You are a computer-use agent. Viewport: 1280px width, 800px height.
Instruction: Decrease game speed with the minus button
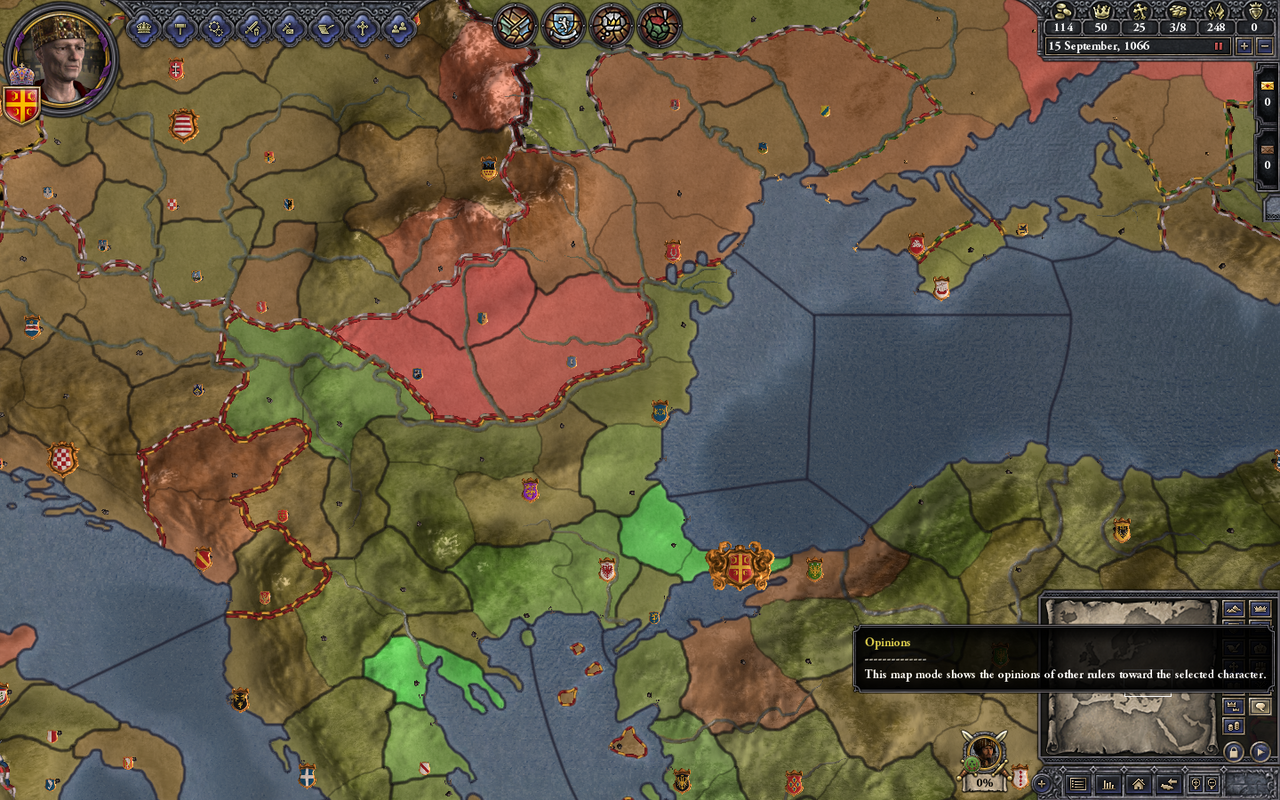point(1263,46)
